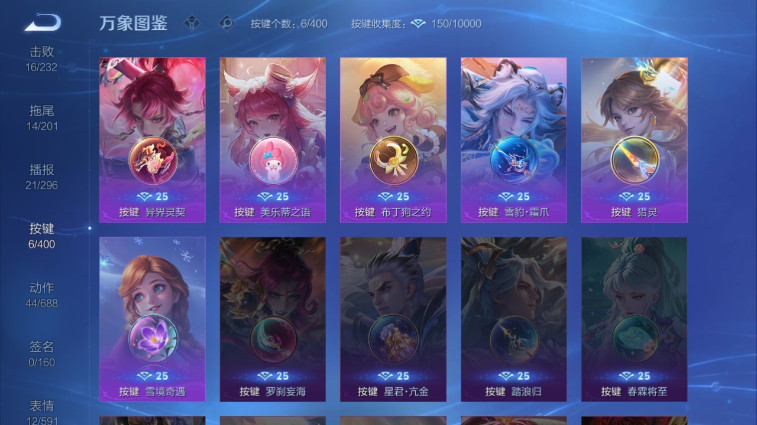View the locked 罗刹妄海 card
The width and height of the screenshot is (757, 425).
[x=273, y=318]
